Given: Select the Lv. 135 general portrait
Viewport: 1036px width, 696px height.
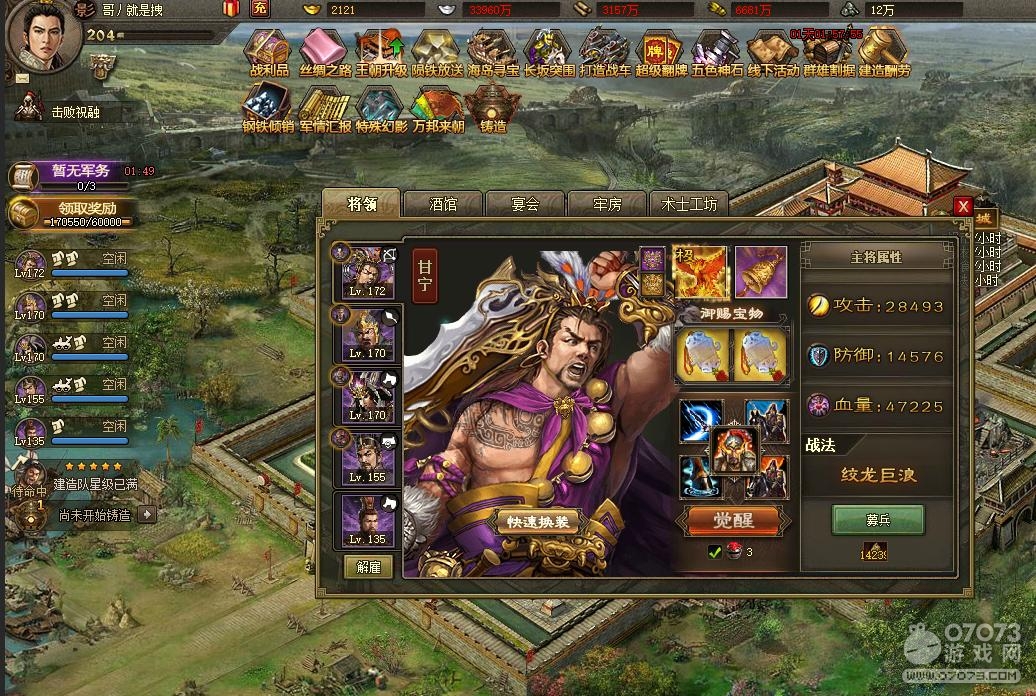Looking at the screenshot, I should 369,519.
